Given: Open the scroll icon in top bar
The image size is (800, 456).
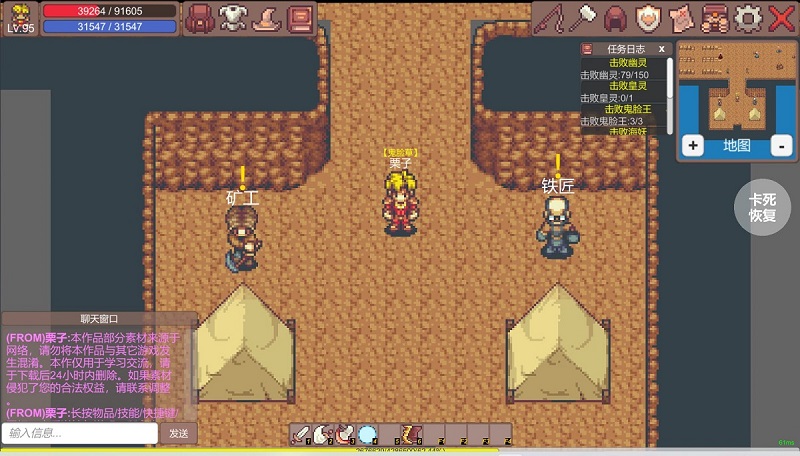Looking at the screenshot, I should pyautogui.click(x=681, y=17).
